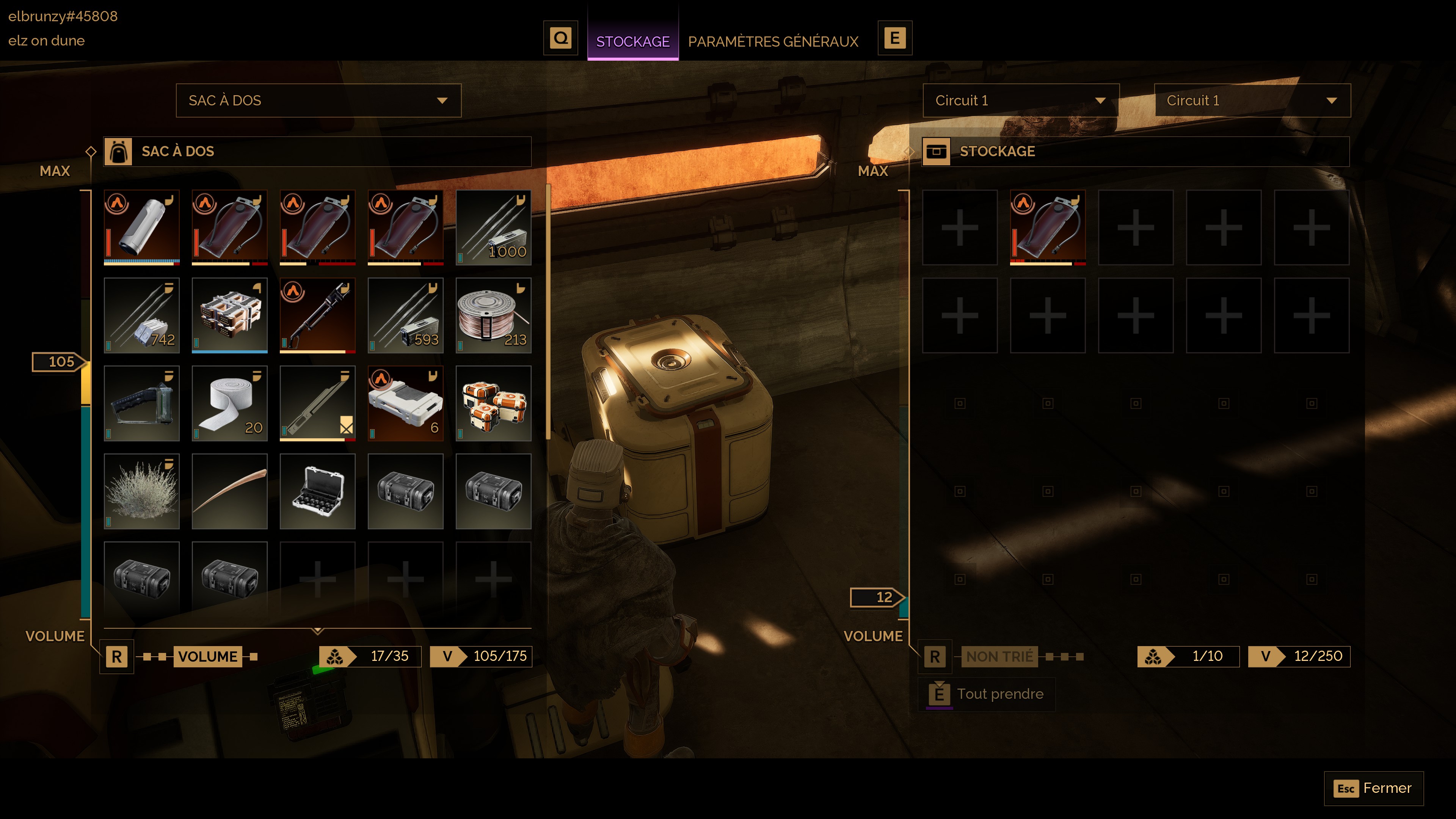The width and height of the screenshot is (1456, 819).
Task: Select the needle stack of 742
Action: (141, 315)
